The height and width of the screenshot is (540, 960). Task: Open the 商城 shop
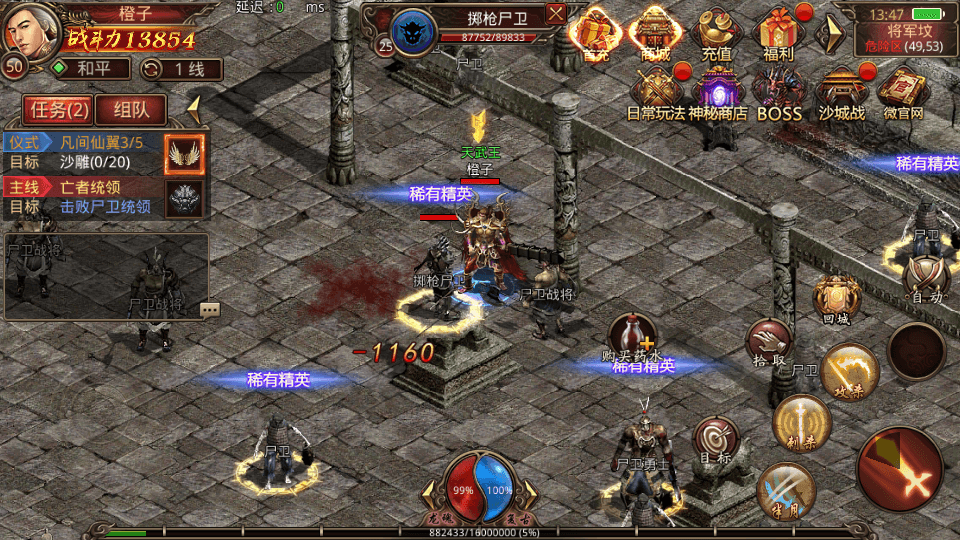pos(656,35)
